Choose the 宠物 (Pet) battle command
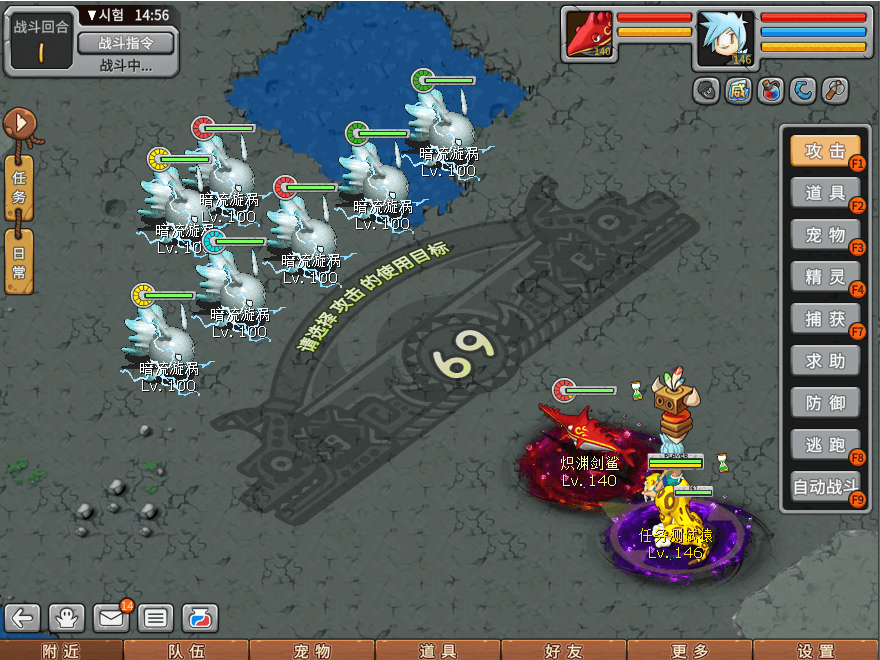Screen dimensions: 880x660 pyautogui.click(x=825, y=234)
